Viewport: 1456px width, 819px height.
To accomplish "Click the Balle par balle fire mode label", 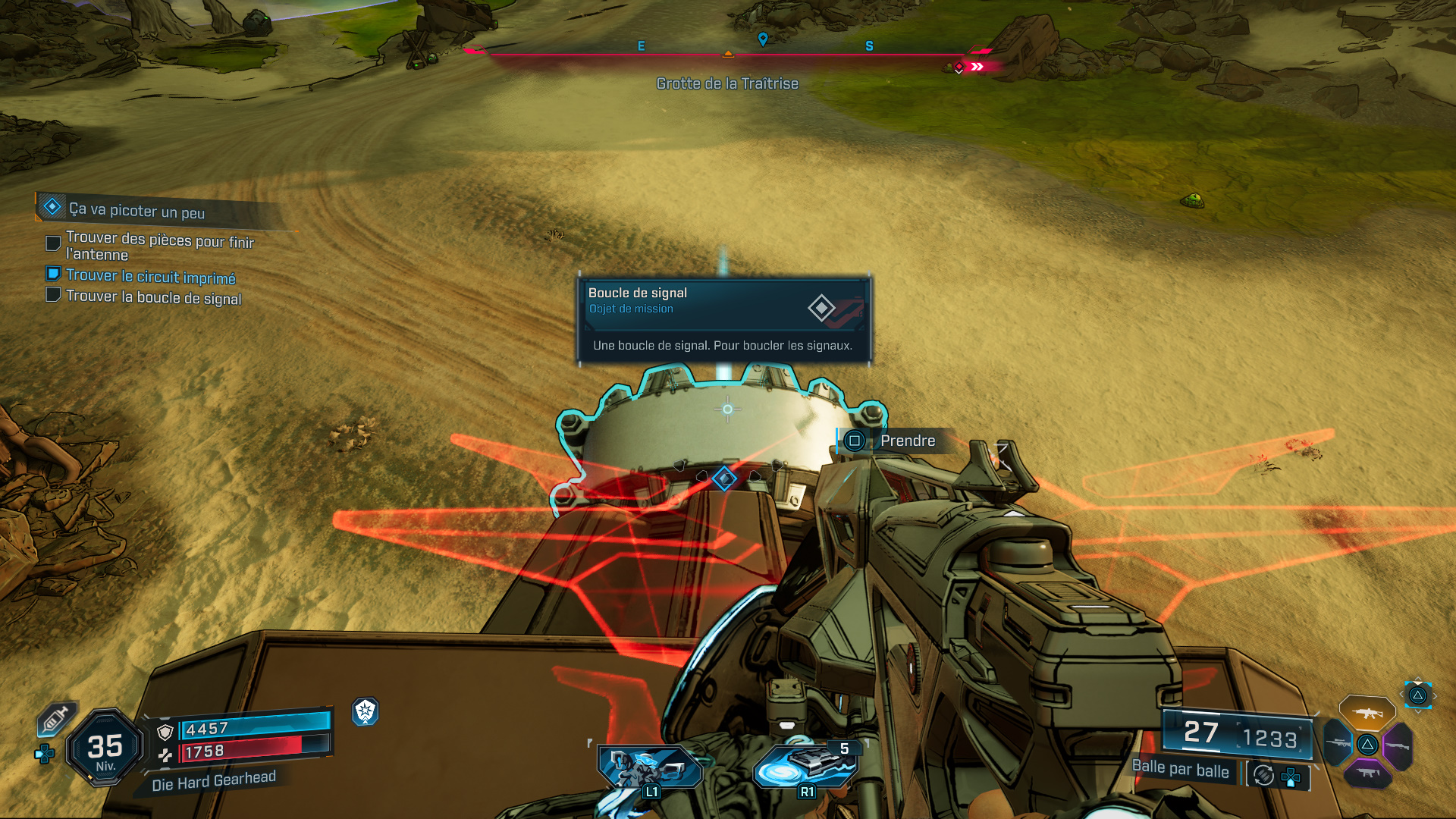I will tap(1181, 770).
